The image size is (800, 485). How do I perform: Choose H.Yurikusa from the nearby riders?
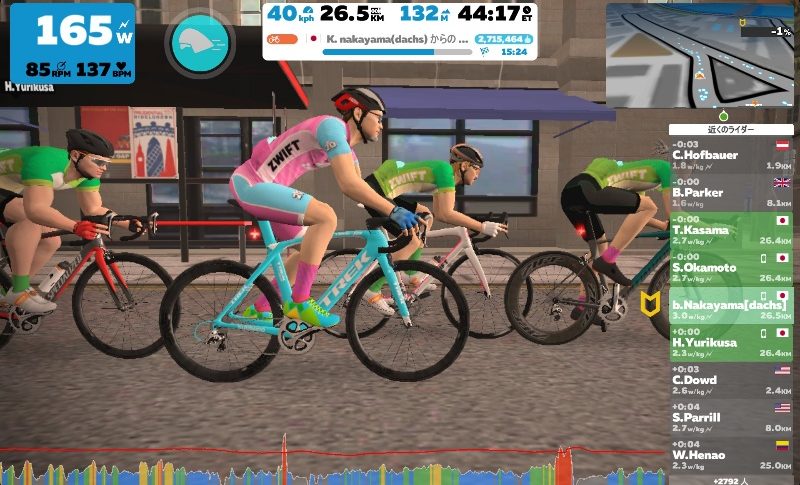click(731, 343)
